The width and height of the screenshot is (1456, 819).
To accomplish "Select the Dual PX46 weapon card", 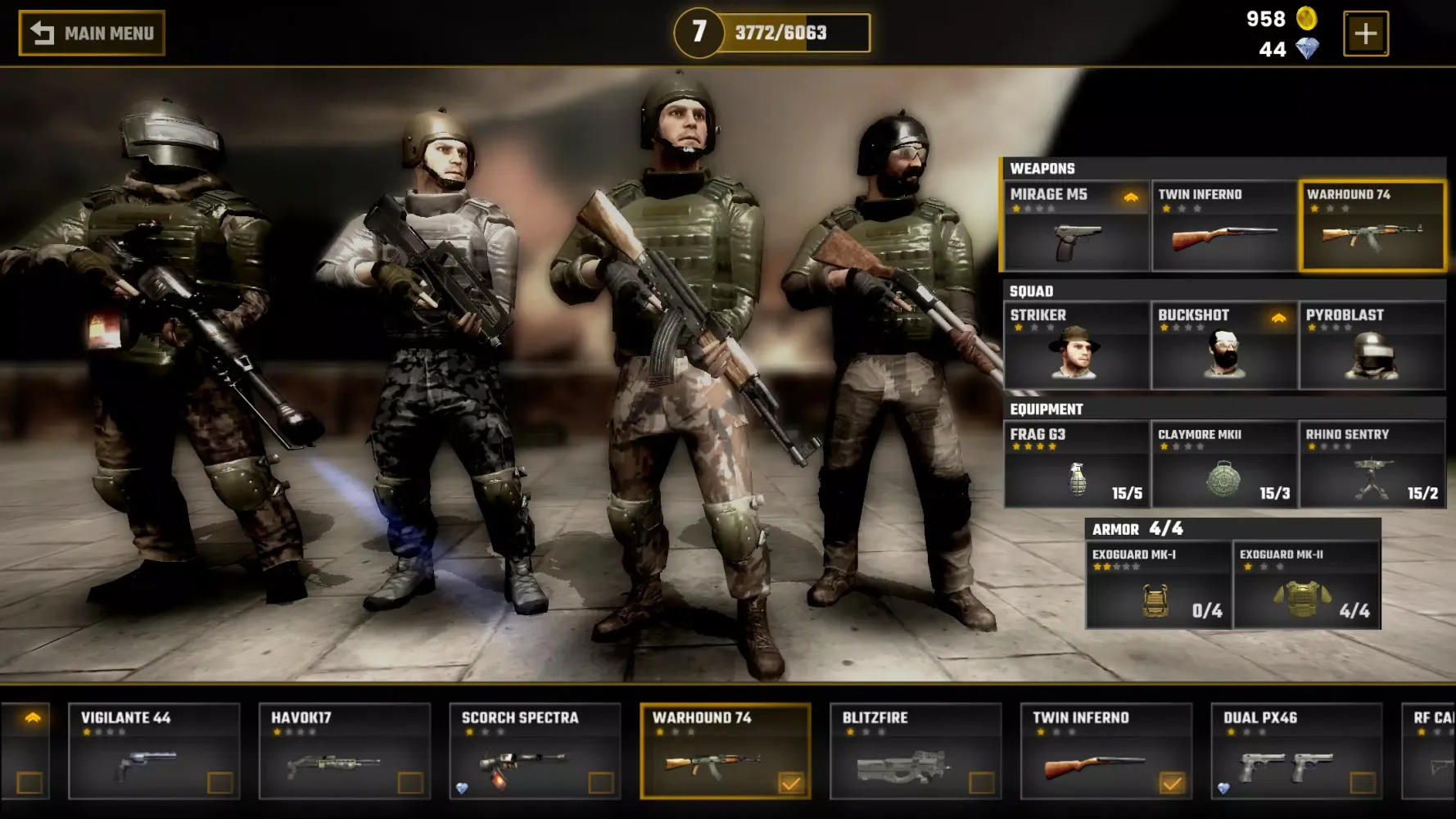I will (x=1294, y=749).
